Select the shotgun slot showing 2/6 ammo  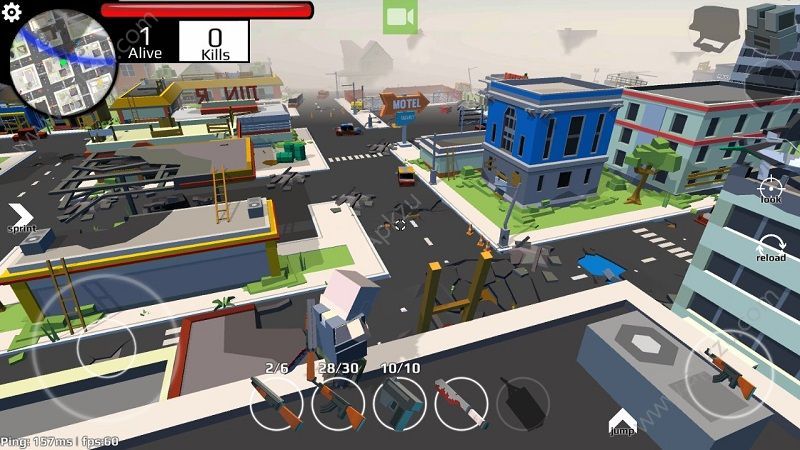click(276, 404)
